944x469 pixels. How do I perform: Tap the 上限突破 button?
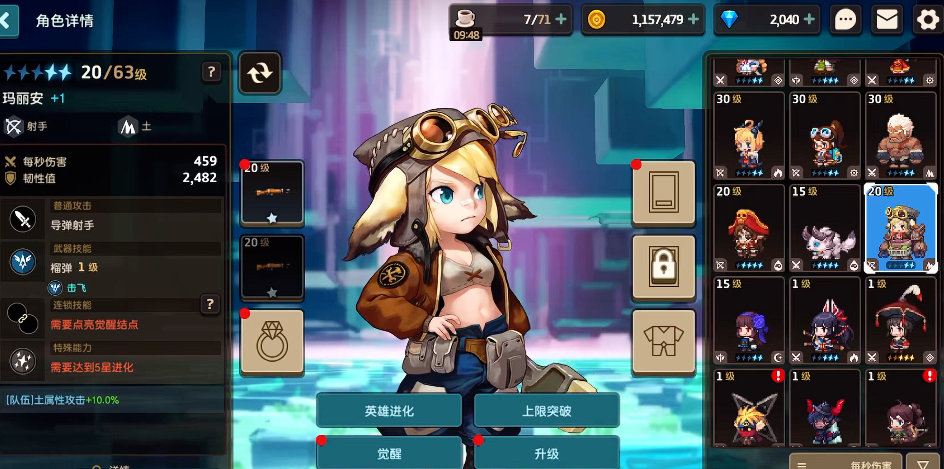pos(546,411)
